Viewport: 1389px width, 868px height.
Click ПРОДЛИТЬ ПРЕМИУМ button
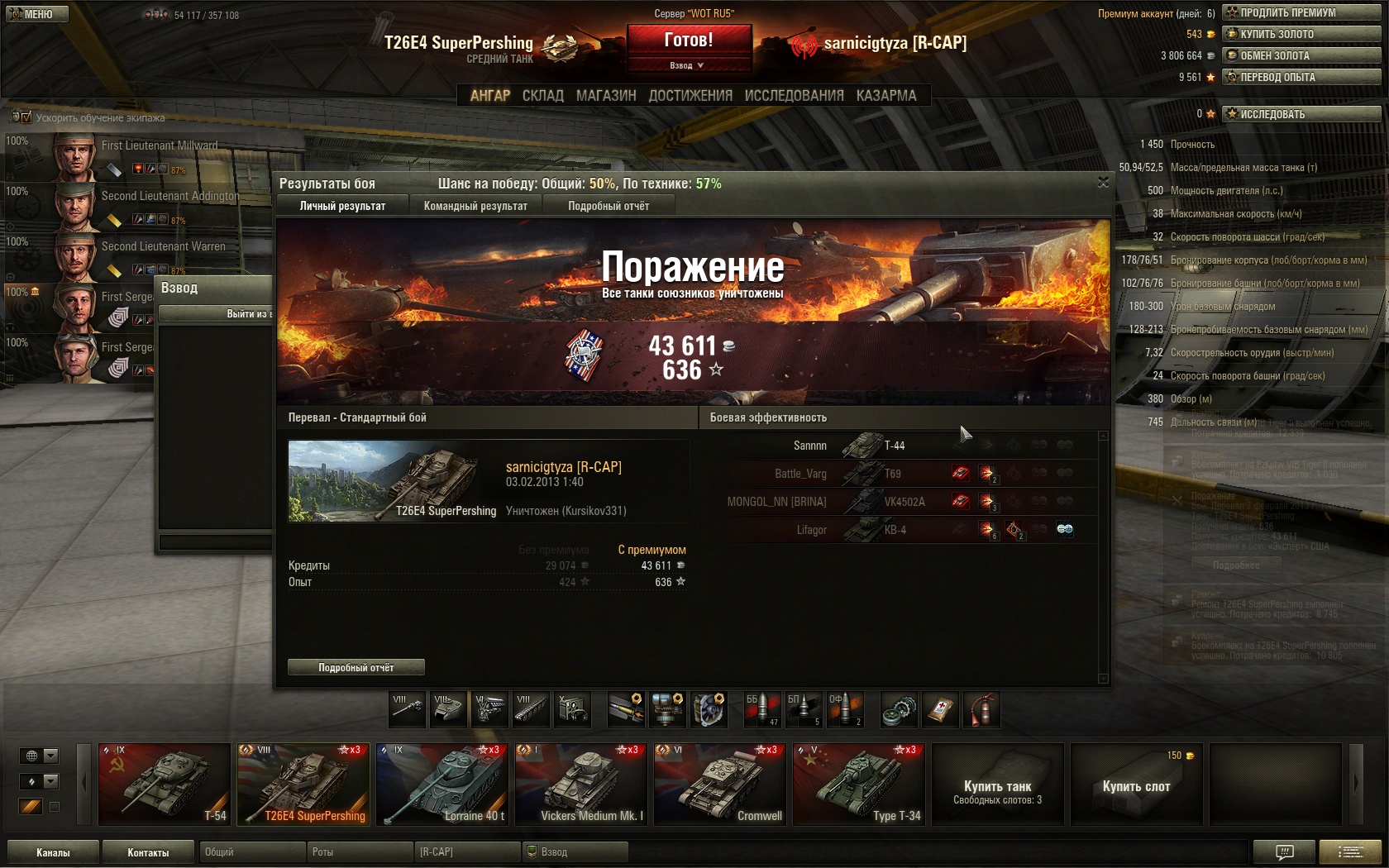tap(1301, 12)
